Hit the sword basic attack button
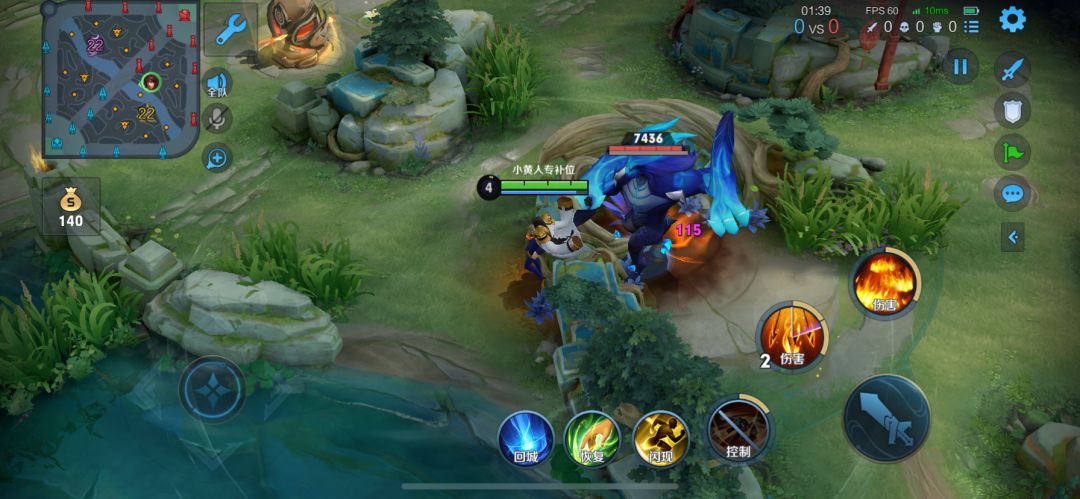Screen dimensions: 1080x499 click(x=886, y=418)
